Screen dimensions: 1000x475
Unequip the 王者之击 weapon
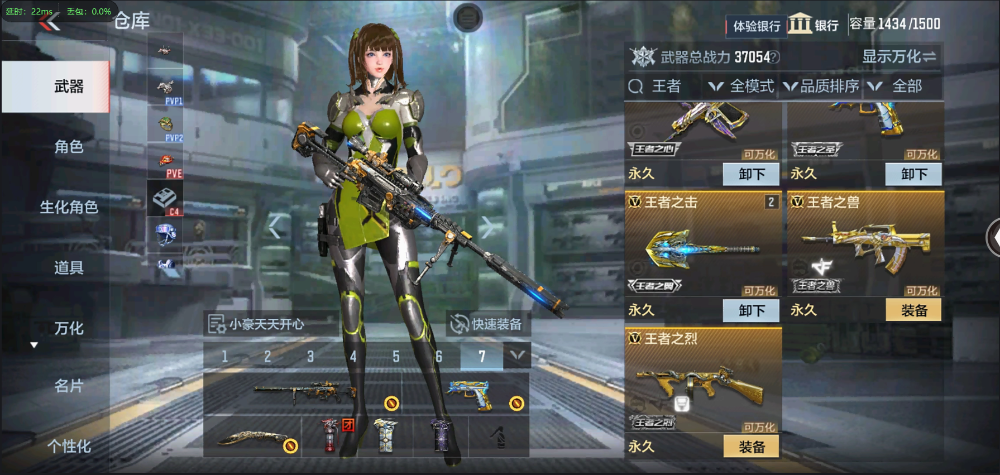(751, 310)
